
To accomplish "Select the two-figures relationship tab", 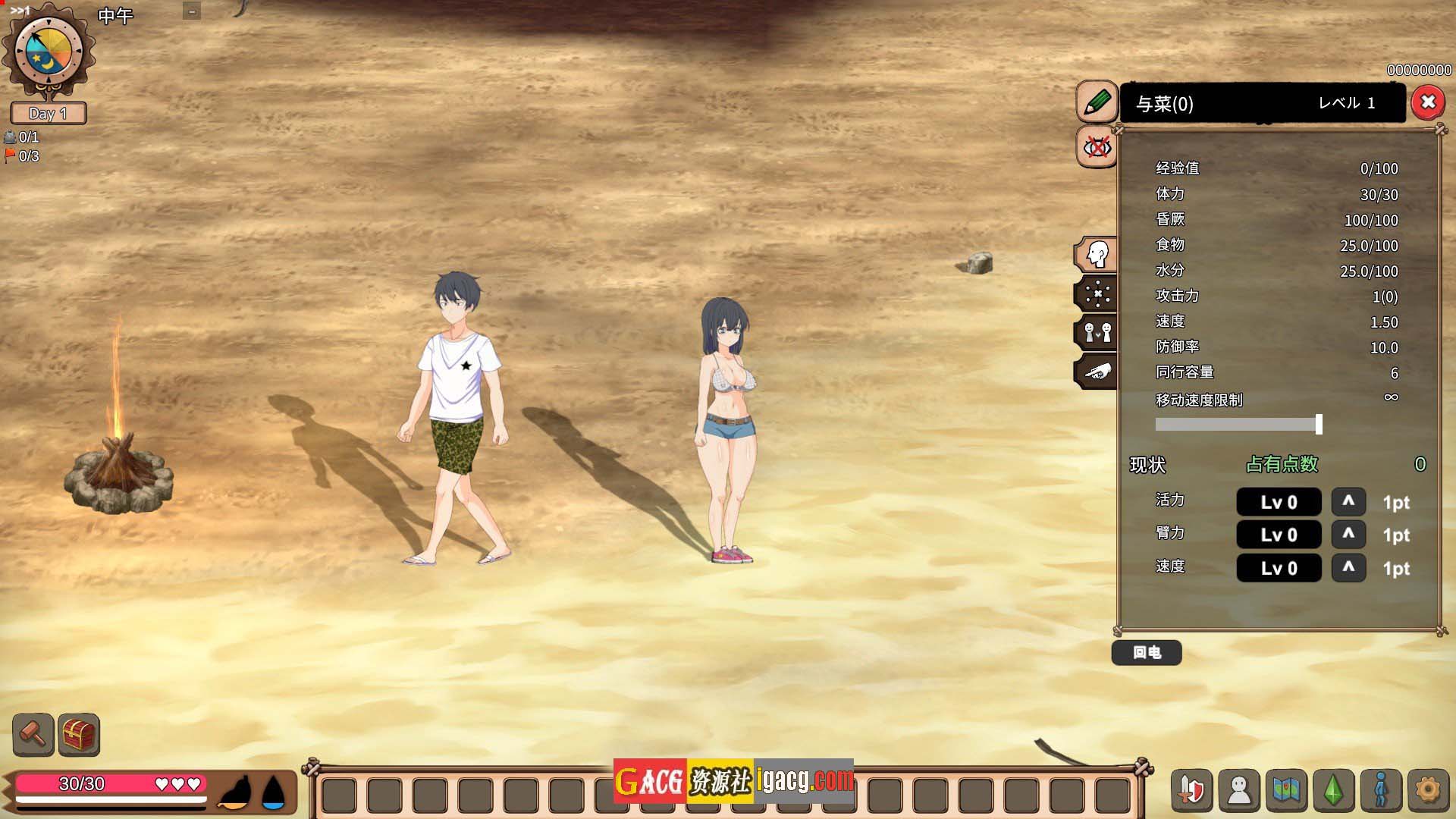I will (x=1097, y=332).
